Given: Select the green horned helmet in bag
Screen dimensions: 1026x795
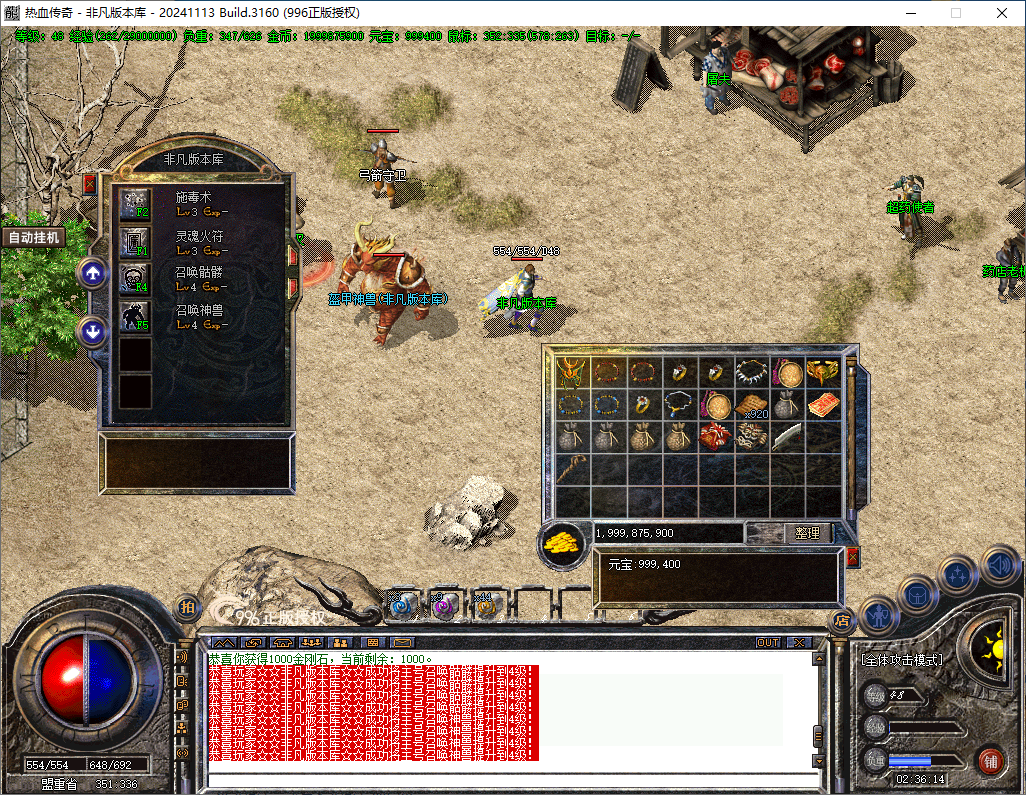Looking at the screenshot, I should (x=572, y=373).
